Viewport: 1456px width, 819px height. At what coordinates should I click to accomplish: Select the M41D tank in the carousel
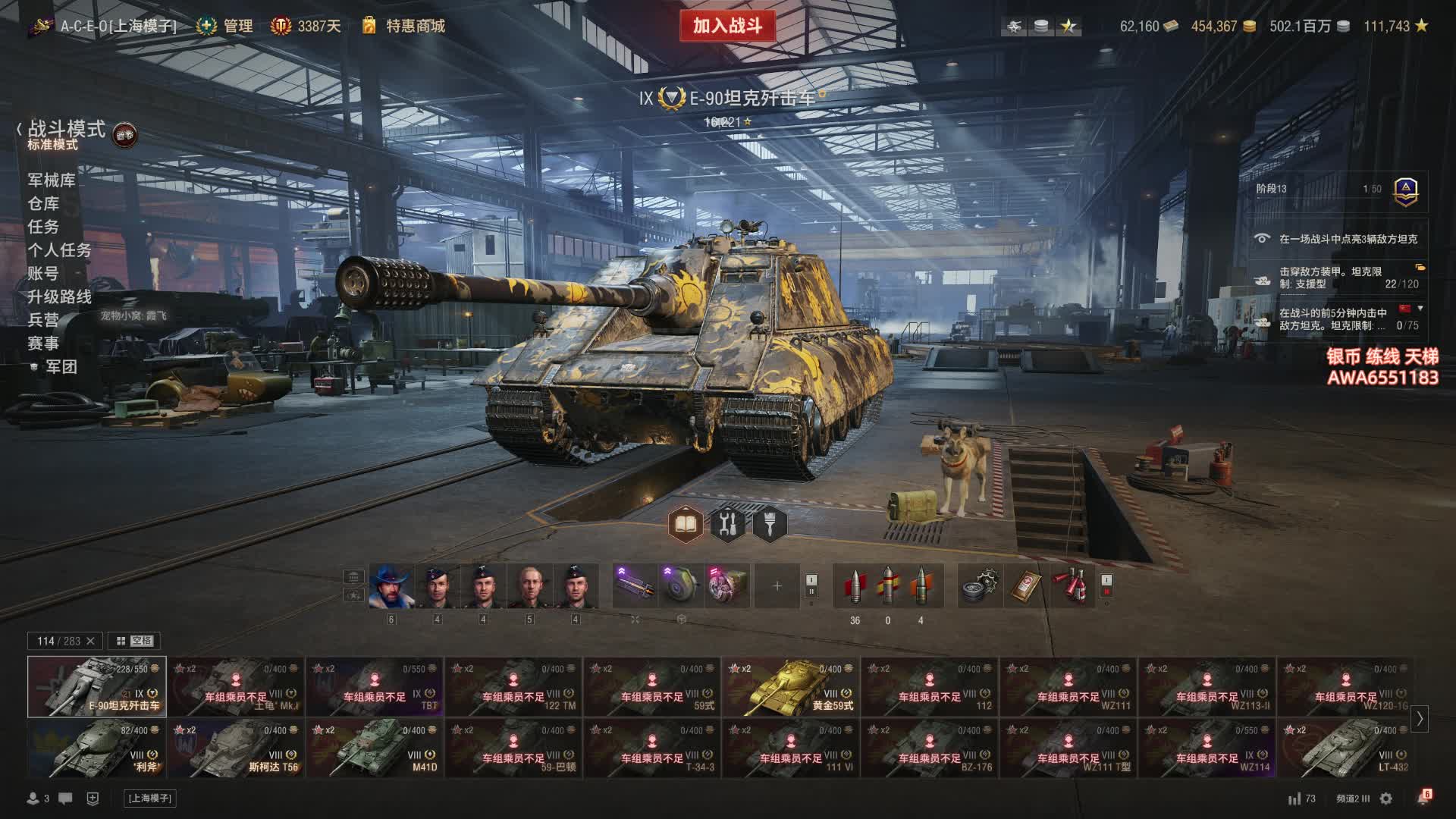tap(375, 748)
